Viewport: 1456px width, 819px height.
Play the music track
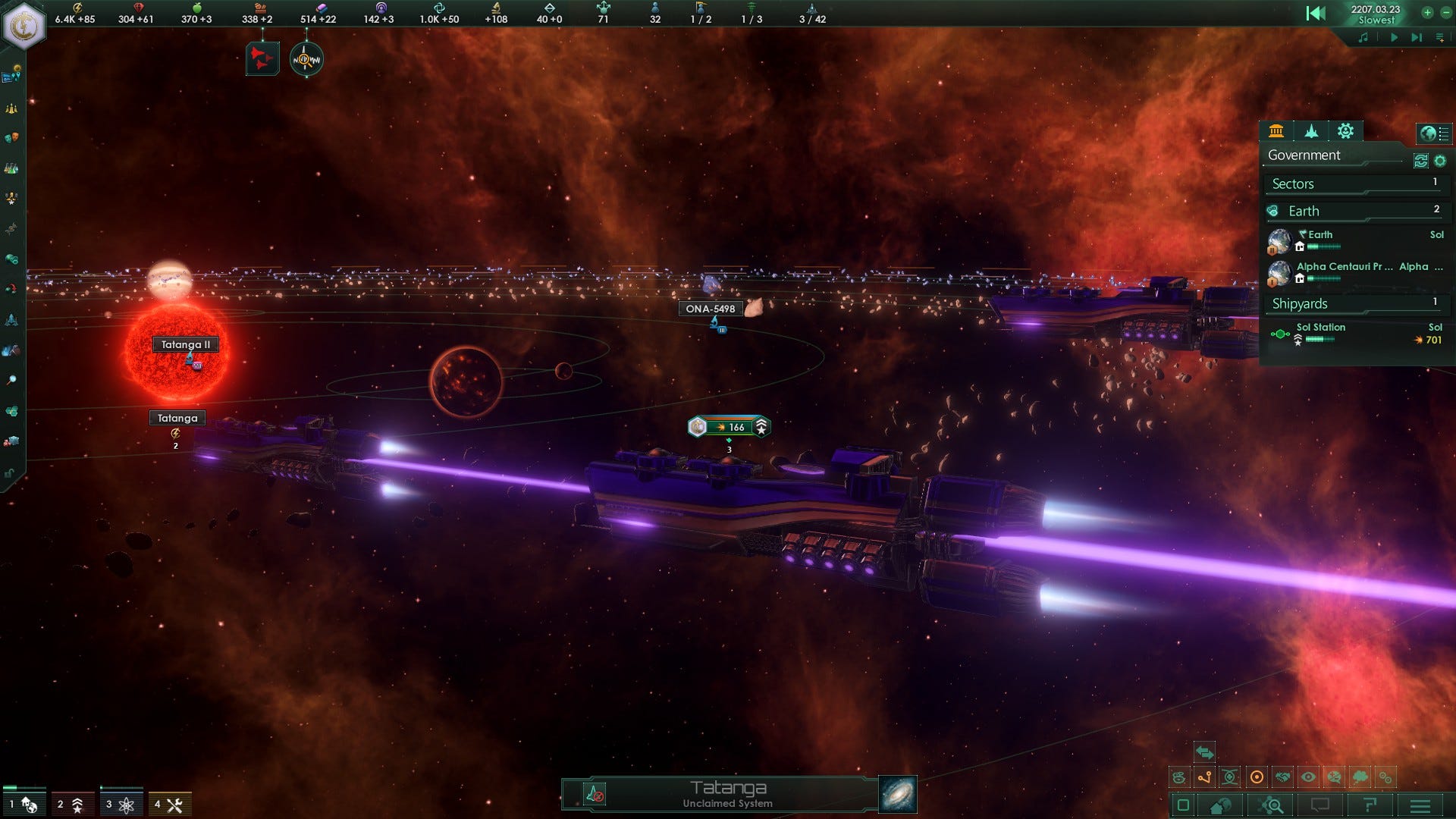click(1394, 37)
